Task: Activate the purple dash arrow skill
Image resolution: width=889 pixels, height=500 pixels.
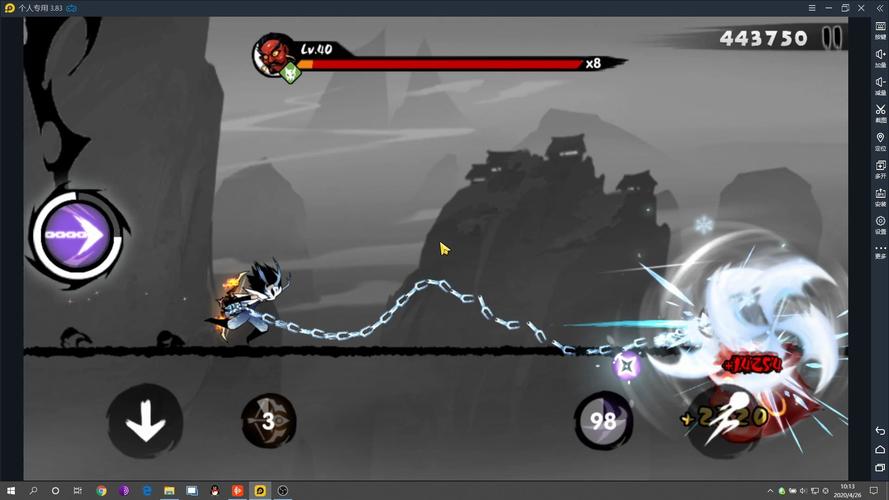Action: (77, 237)
